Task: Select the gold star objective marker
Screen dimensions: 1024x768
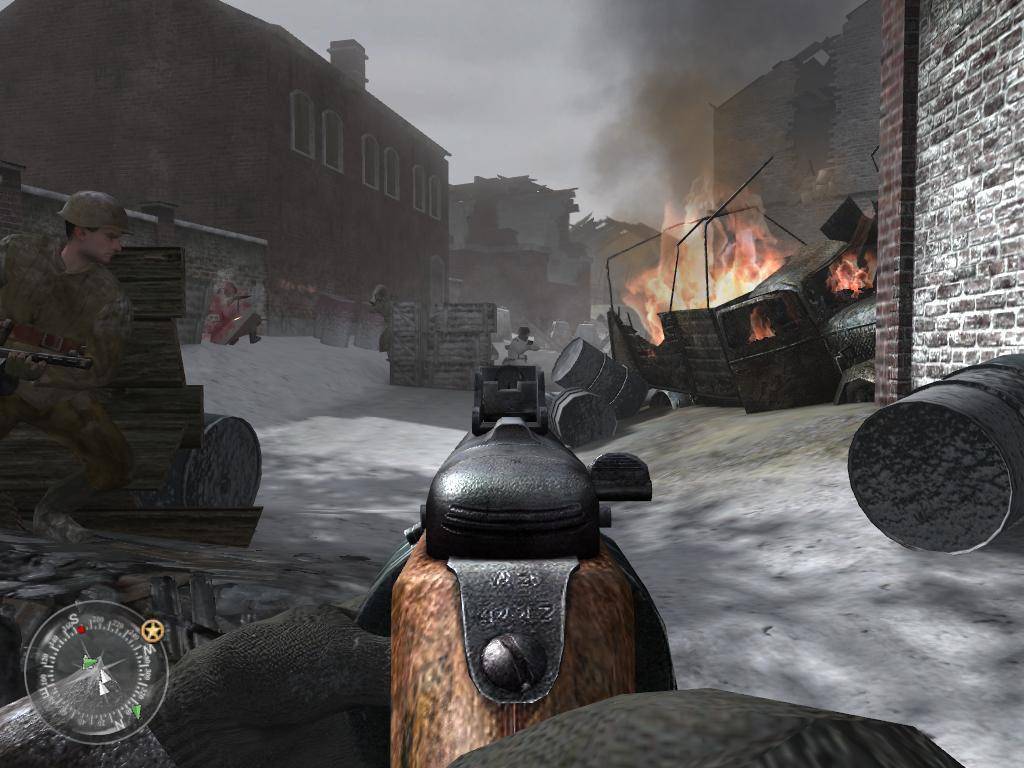Action: pos(152,631)
